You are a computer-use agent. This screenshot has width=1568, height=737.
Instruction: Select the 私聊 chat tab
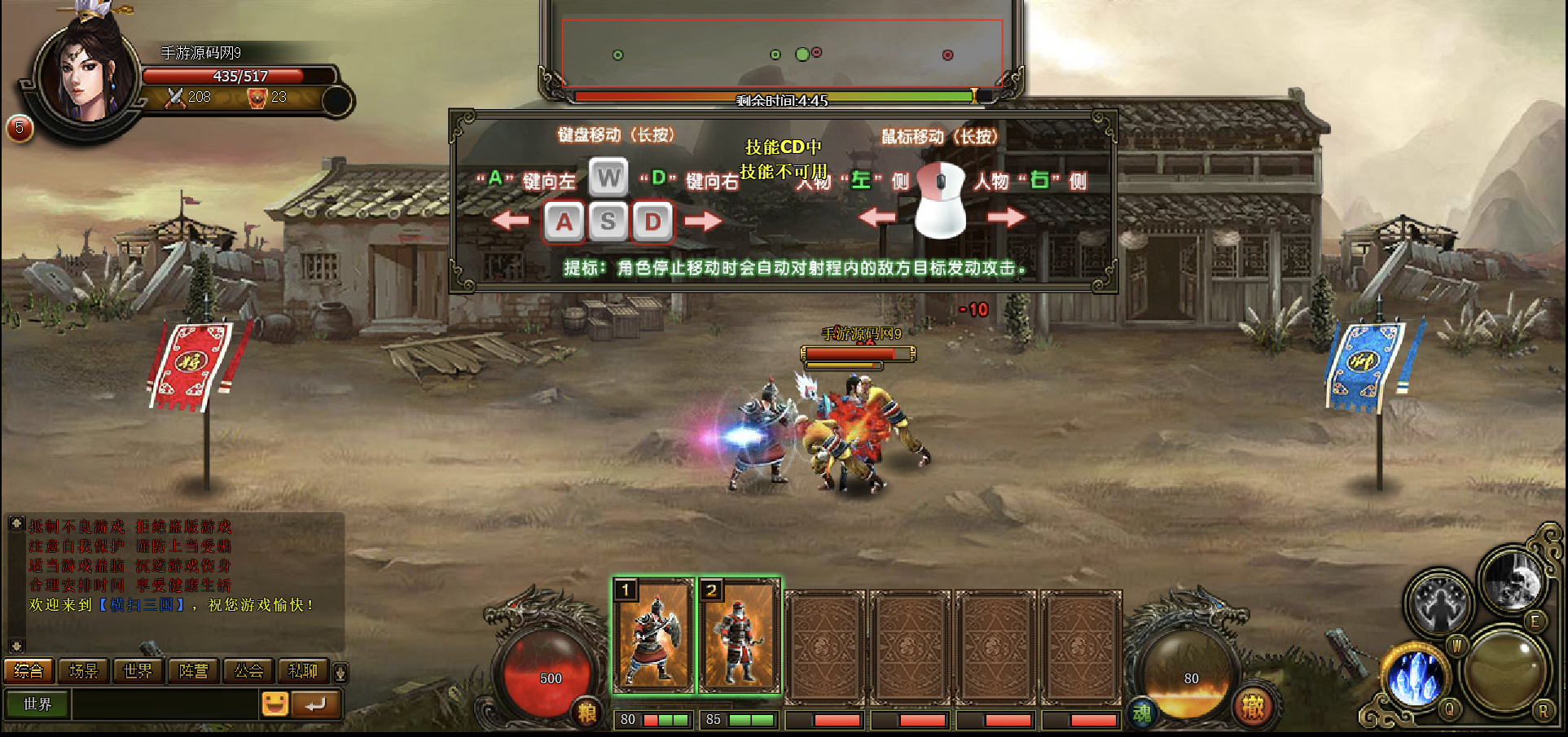click(x=303, y=671)
